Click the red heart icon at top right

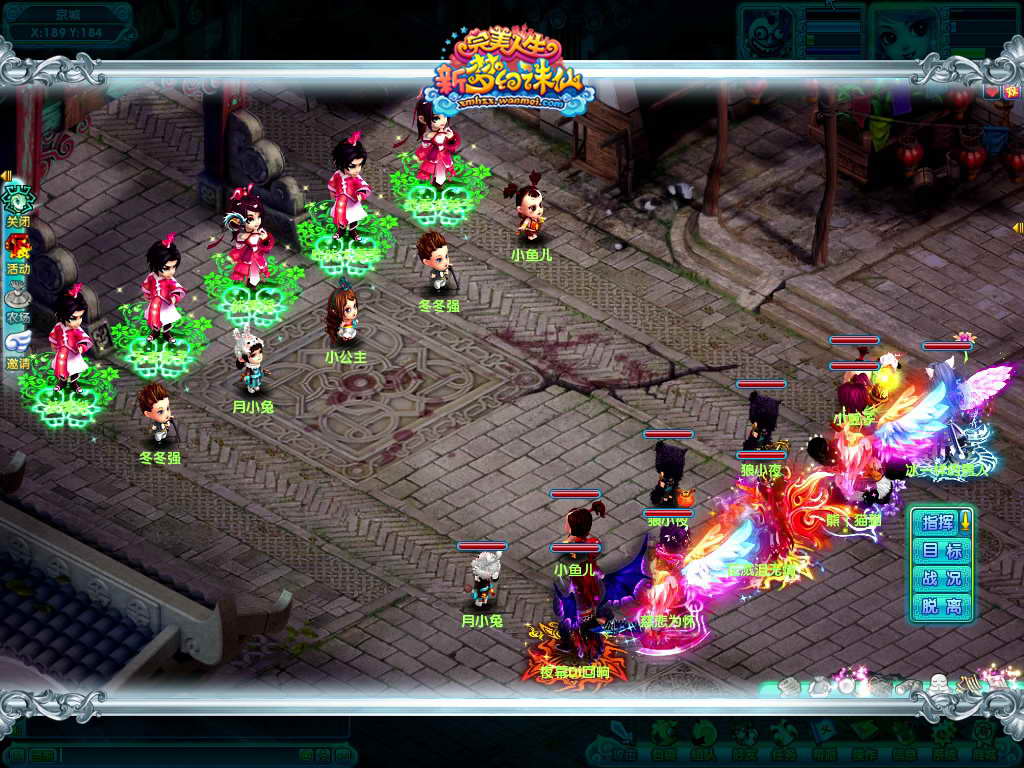tap(992, 92)
